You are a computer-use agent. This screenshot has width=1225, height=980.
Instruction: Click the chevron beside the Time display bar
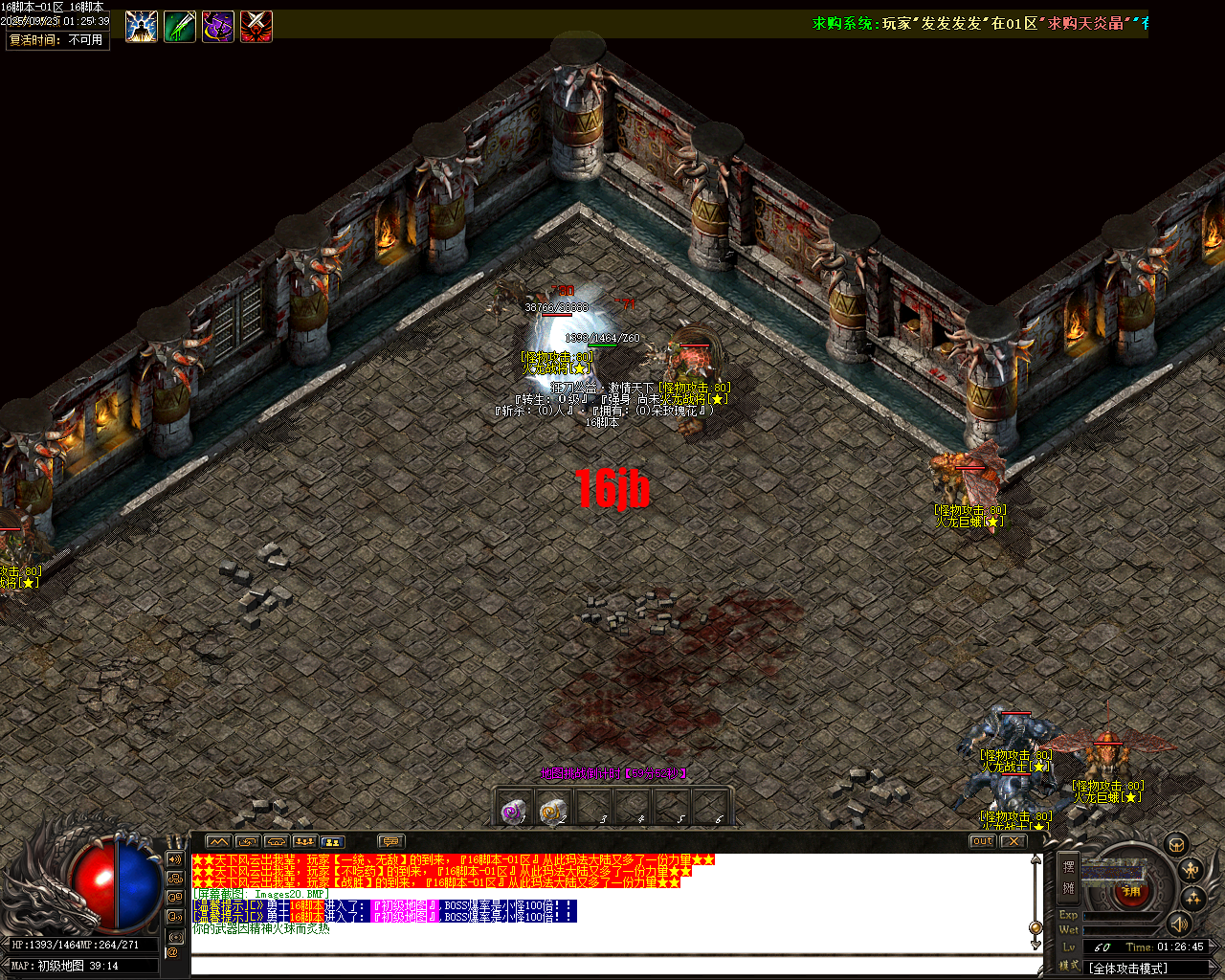click(x=1215, y=947)
